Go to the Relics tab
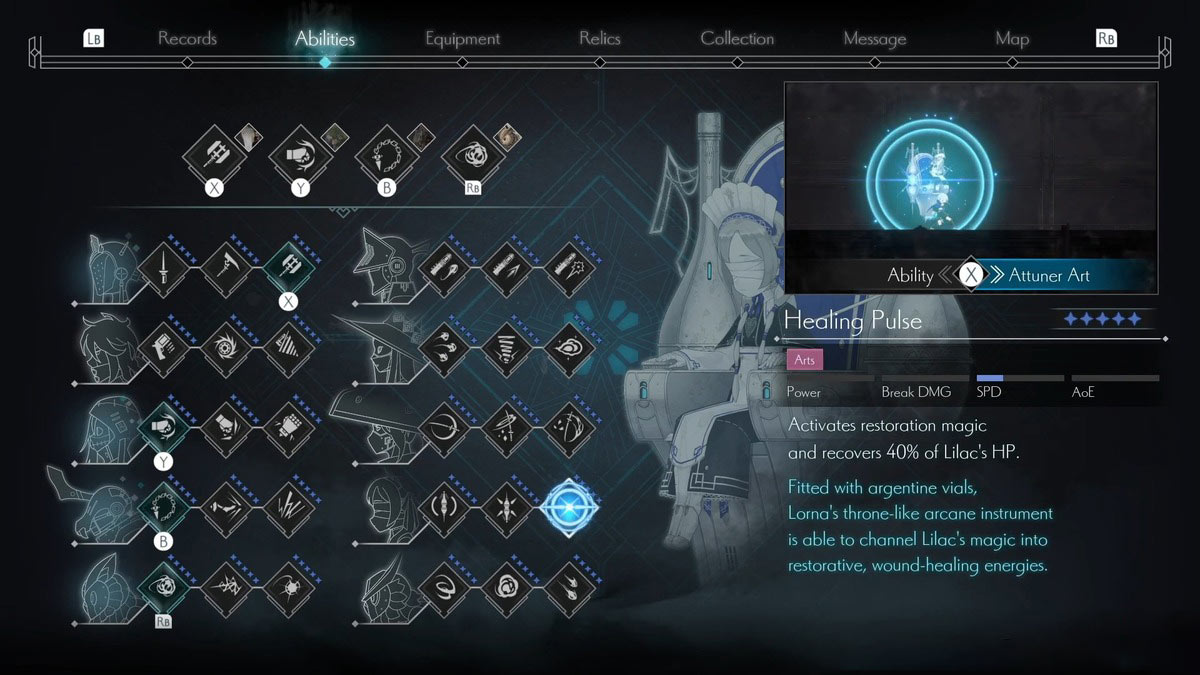The width and height of the screenshot is (1200, 675). [x=600, y=39]
